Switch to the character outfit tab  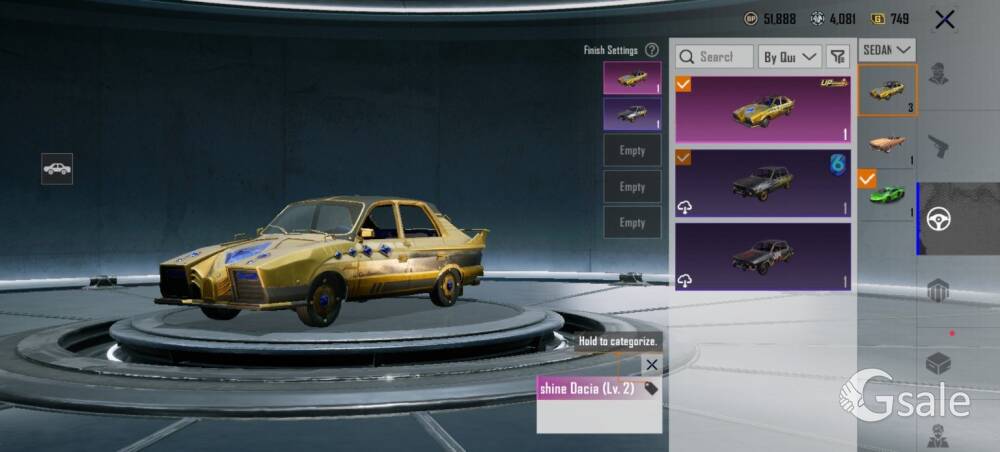click(x=938, y=75)
